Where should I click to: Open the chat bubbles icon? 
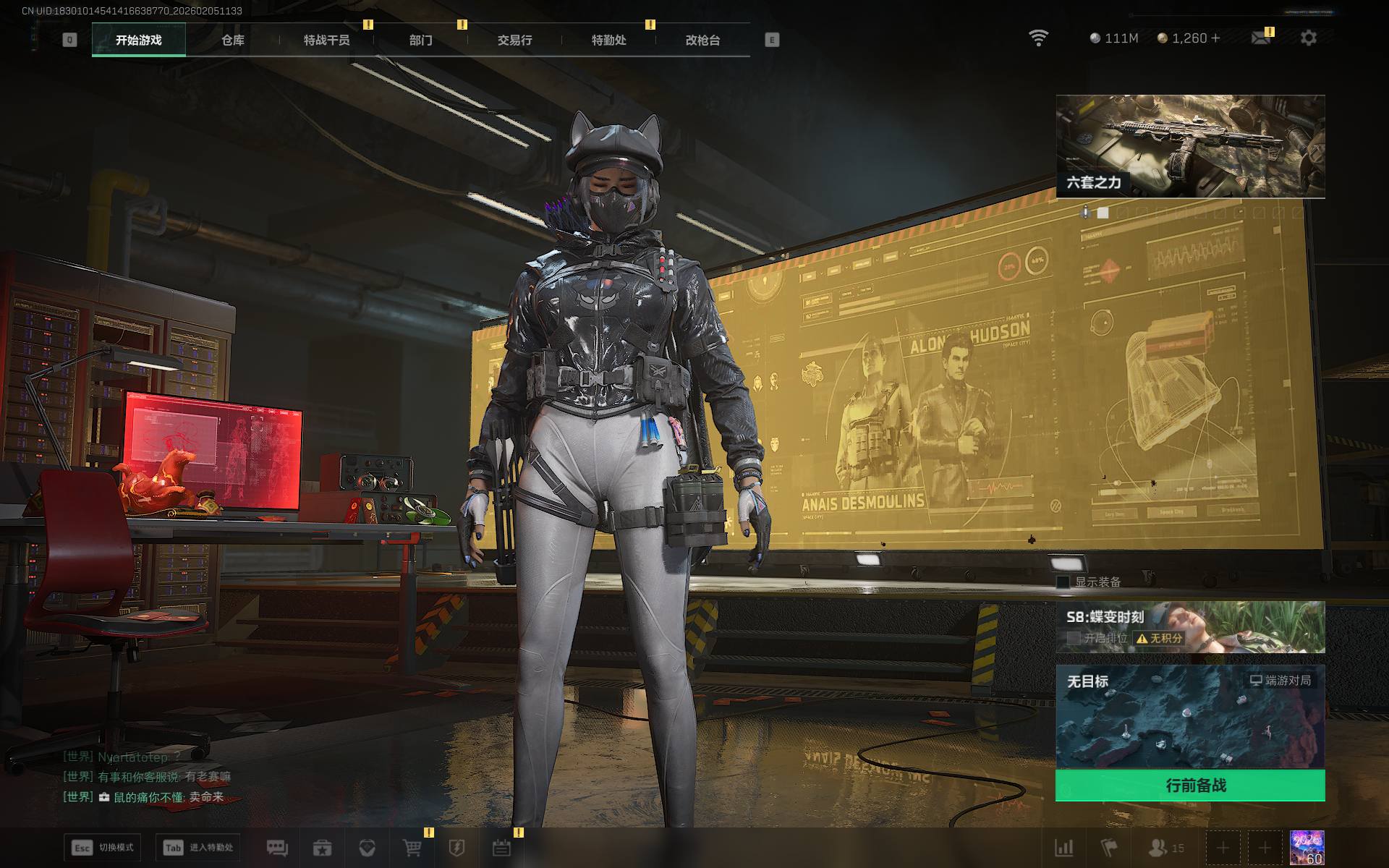coord(277,848)
